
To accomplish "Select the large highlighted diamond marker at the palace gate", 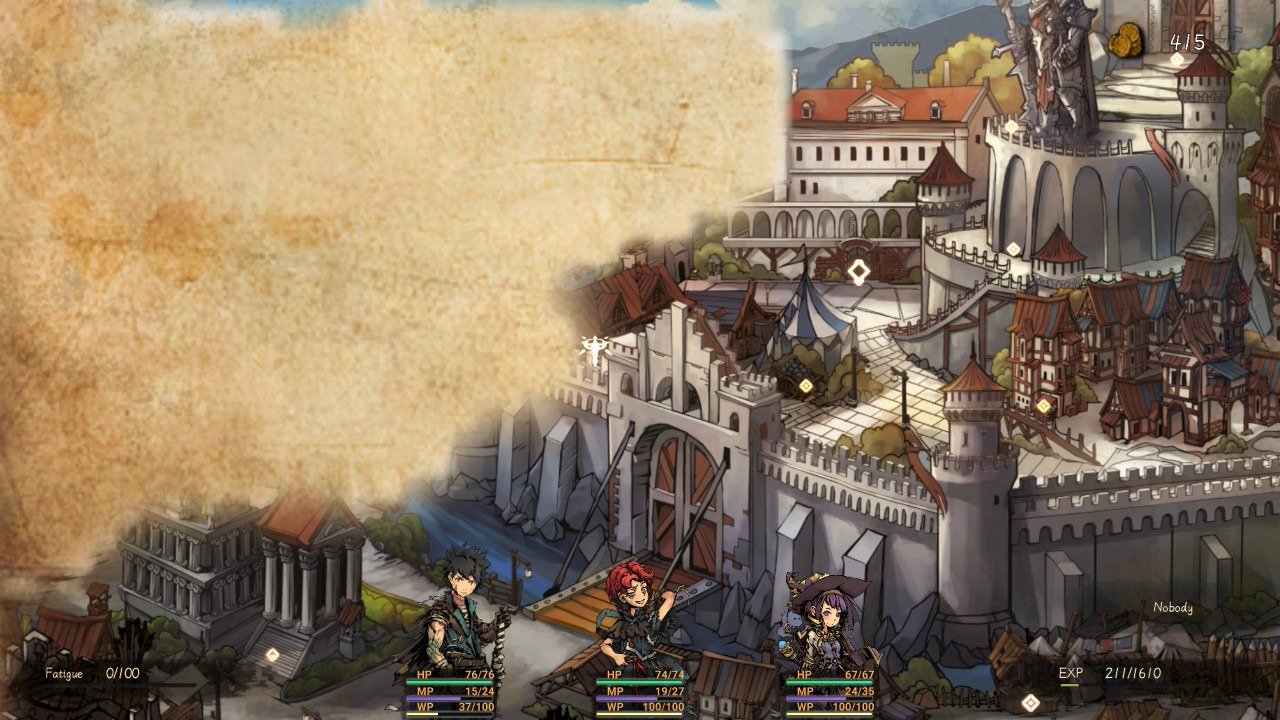I will pos(858,271).
